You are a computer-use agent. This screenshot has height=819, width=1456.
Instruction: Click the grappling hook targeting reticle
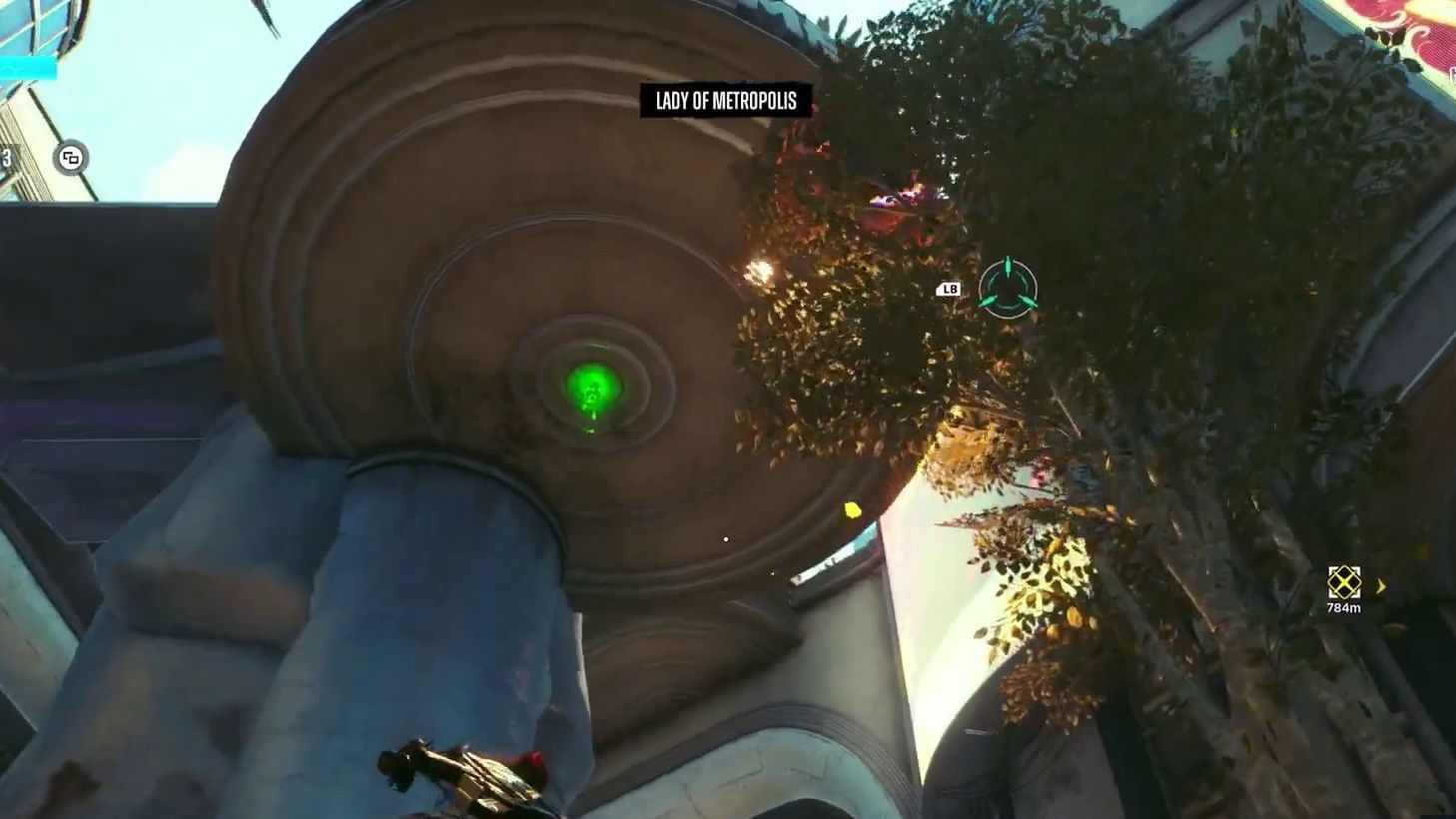click(x=1009, y=290)
